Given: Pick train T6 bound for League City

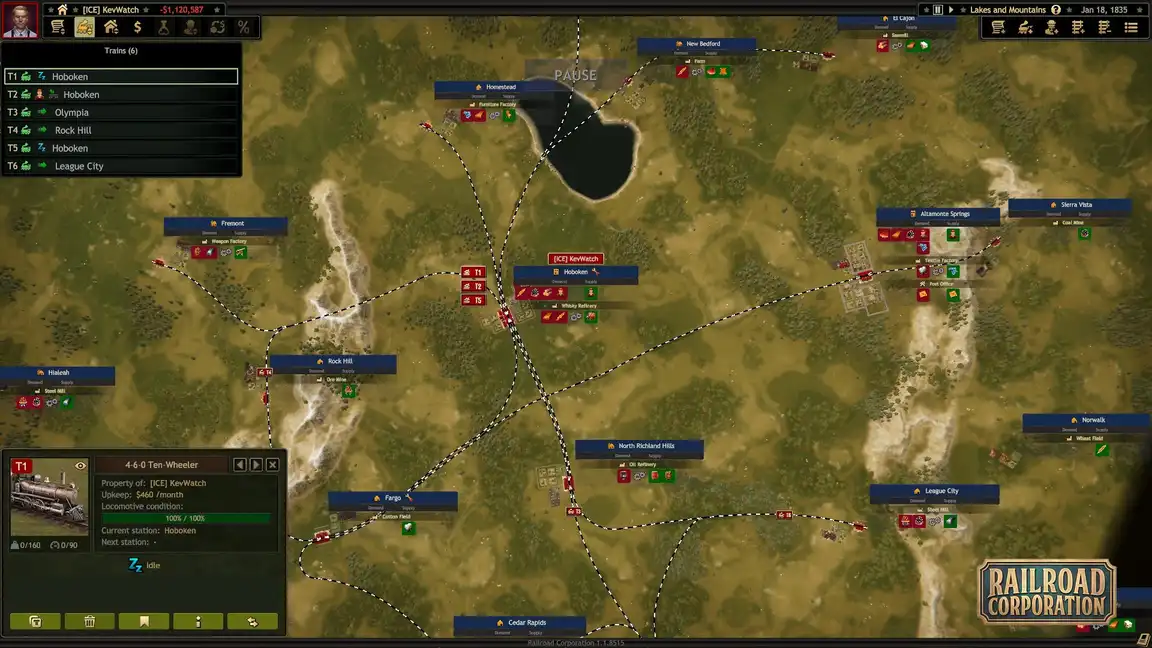Looking at the screenshot, I should coord(120,166).
